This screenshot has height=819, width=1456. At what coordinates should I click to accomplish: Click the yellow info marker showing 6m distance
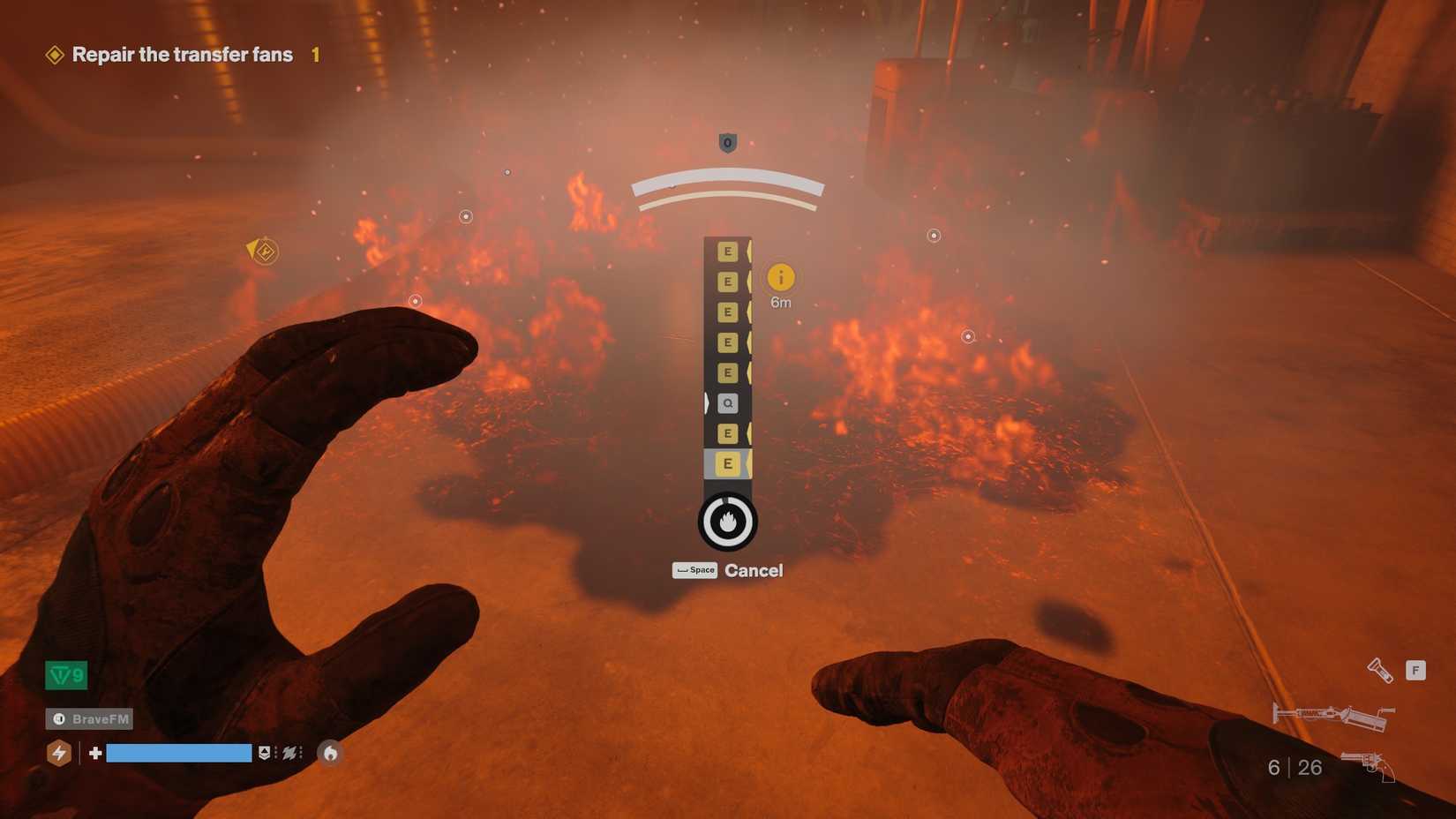(x=781, y=279)
